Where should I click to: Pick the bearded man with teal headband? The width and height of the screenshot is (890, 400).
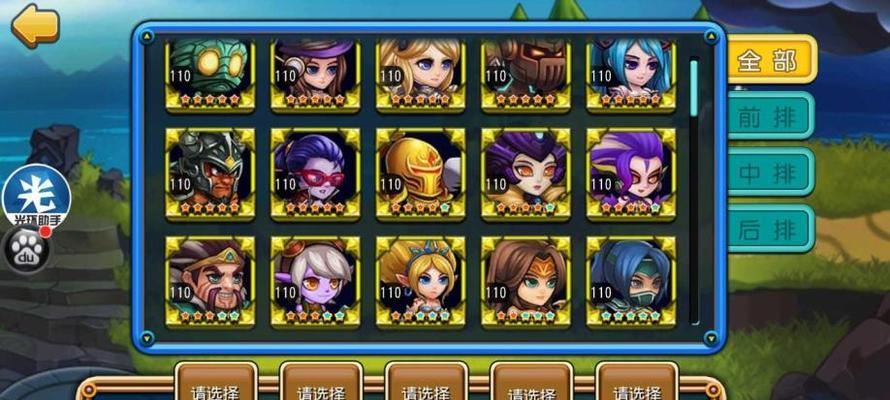210,280
